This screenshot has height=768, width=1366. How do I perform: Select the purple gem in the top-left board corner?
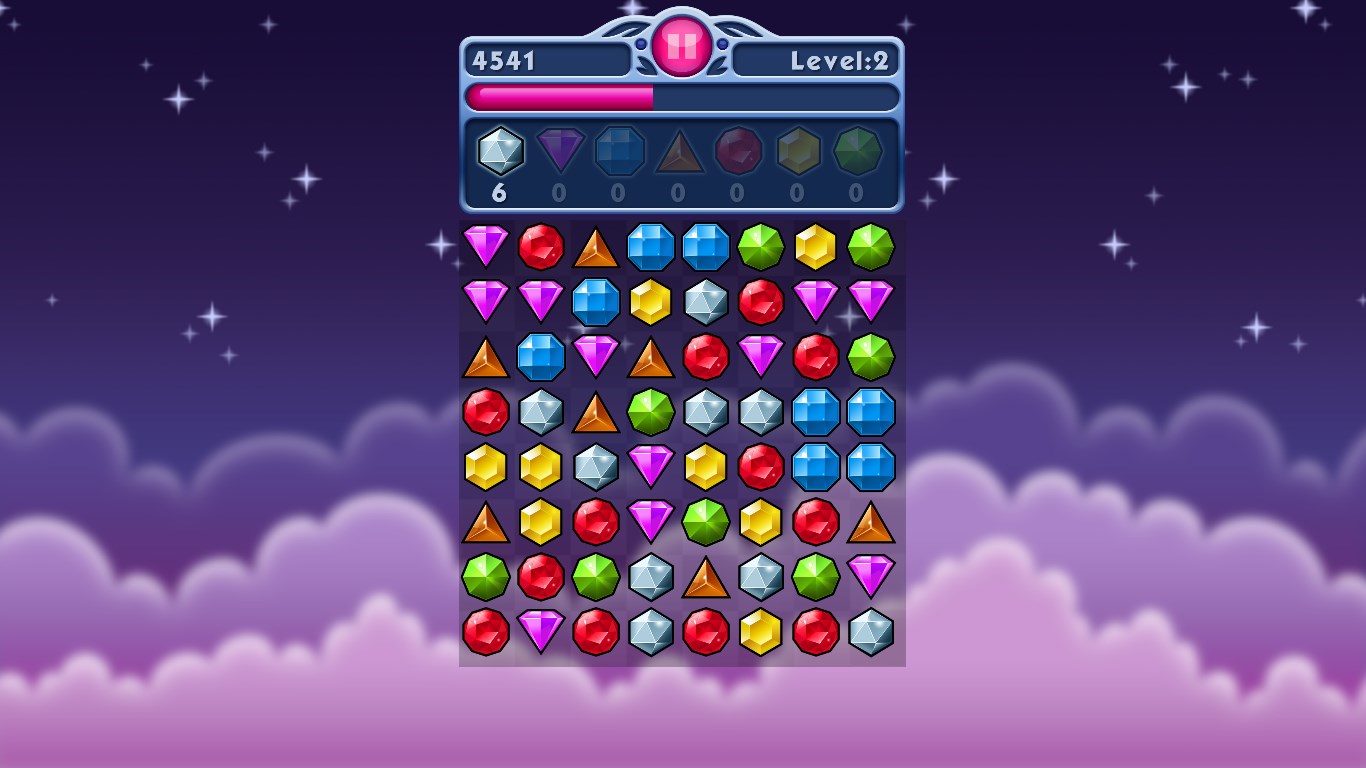[x=487, y=247]
